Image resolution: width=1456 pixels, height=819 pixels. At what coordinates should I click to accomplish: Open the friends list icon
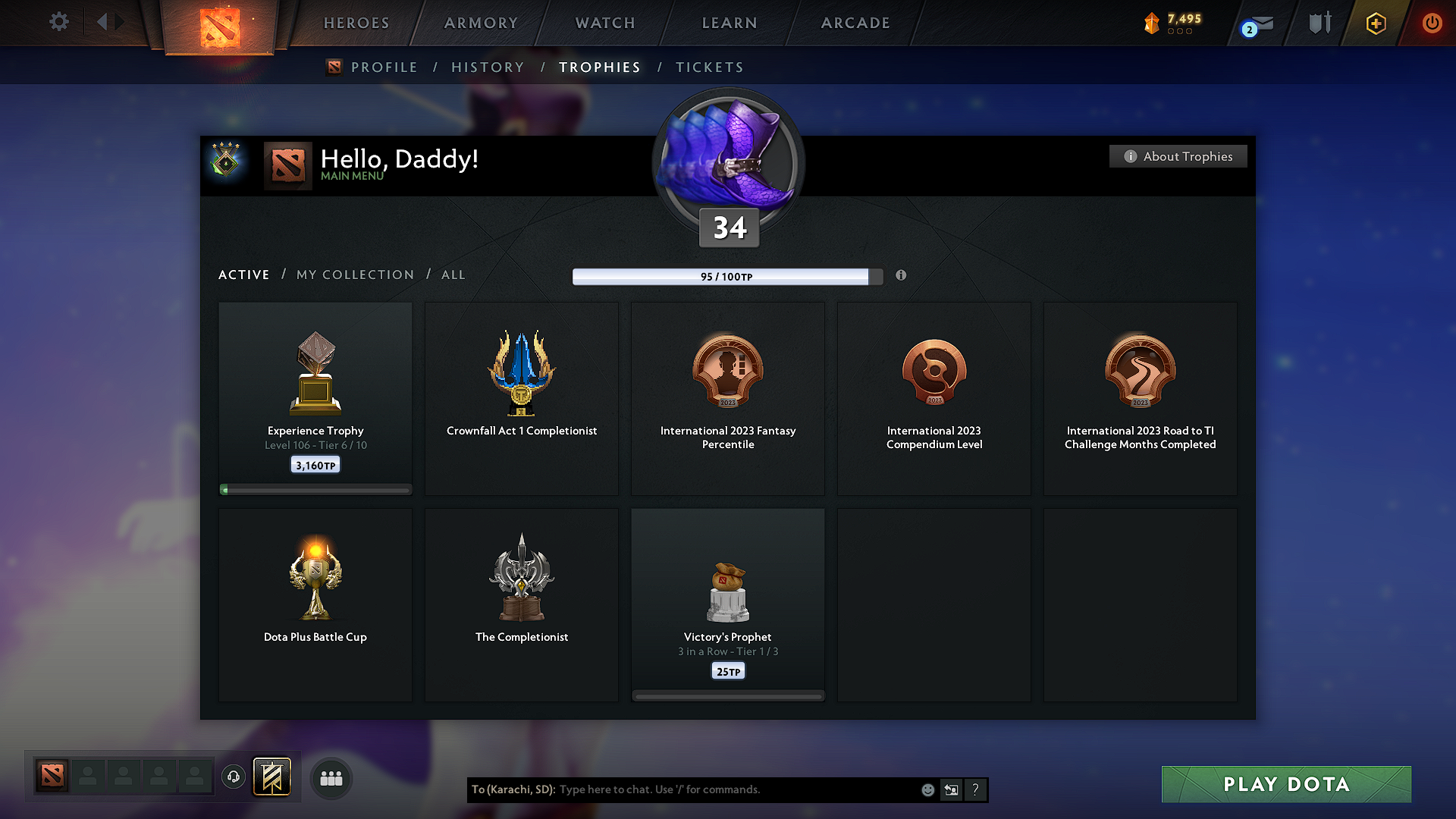[331, 777]
